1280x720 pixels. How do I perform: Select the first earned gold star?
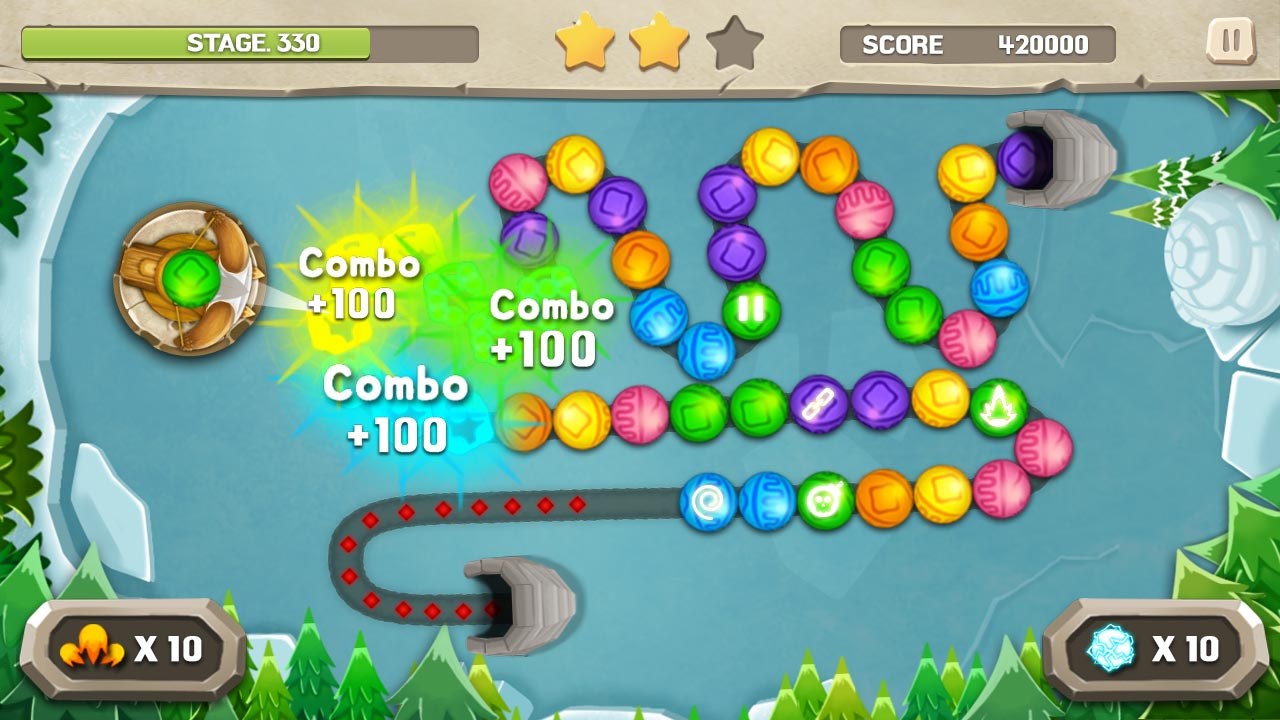pos(586,43)
